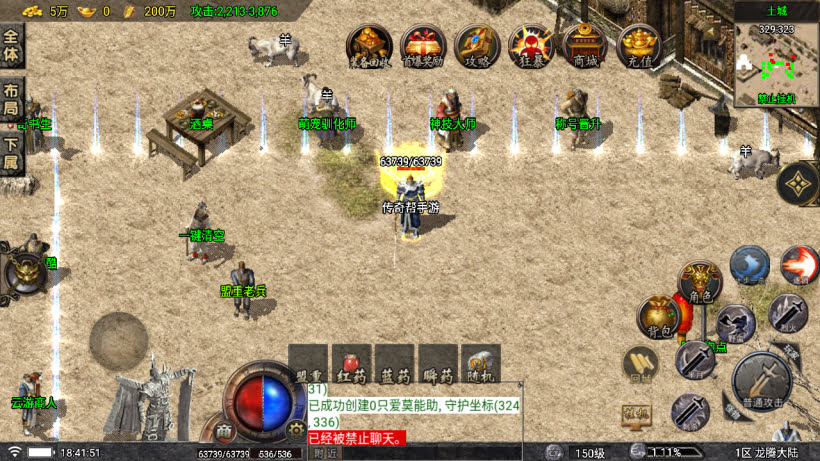Cast the 烈火 flaming sword skill
Screen dimensions: 820x461
[788, 313]
